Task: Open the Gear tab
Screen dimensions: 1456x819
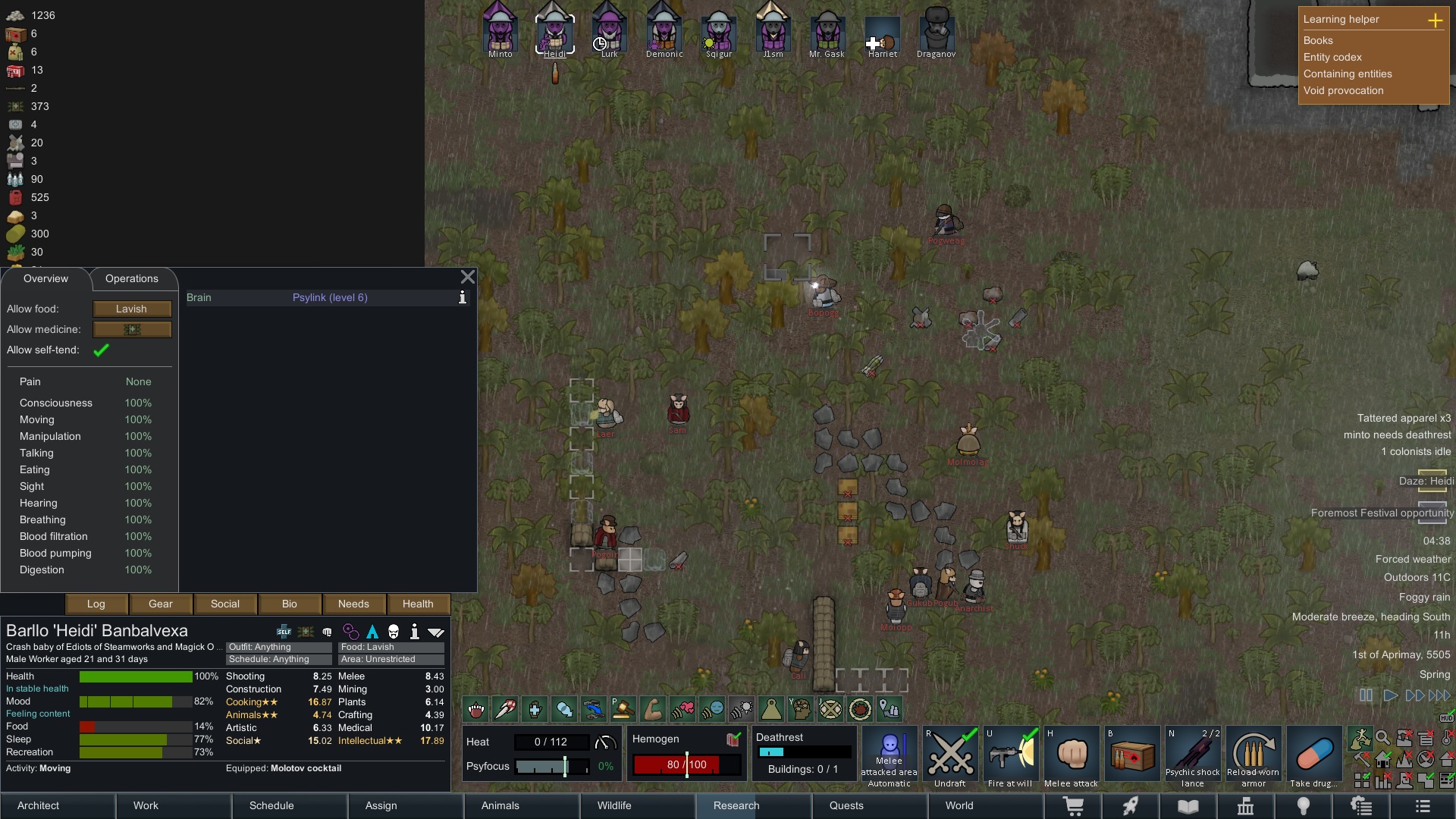Action: tap(161, 604)
